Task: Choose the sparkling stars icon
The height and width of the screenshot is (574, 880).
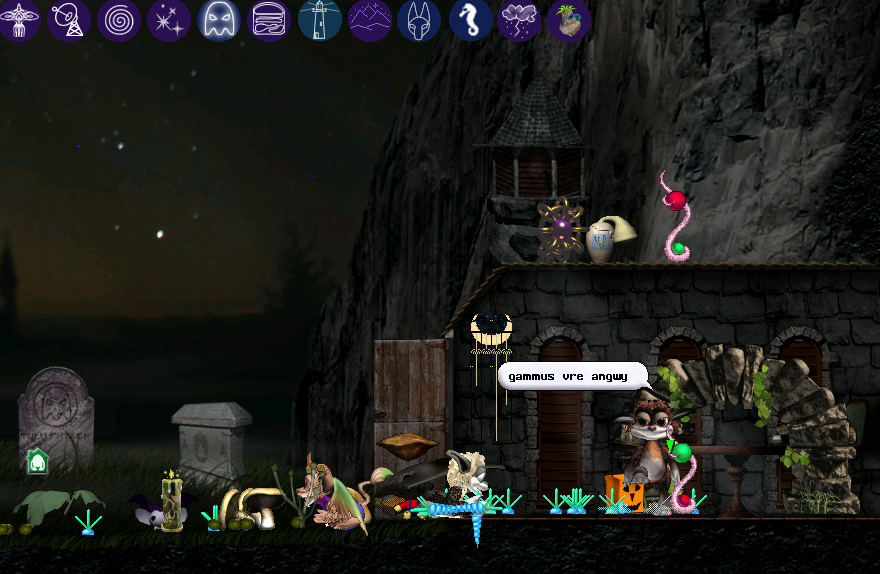Action: coord(169,19)
